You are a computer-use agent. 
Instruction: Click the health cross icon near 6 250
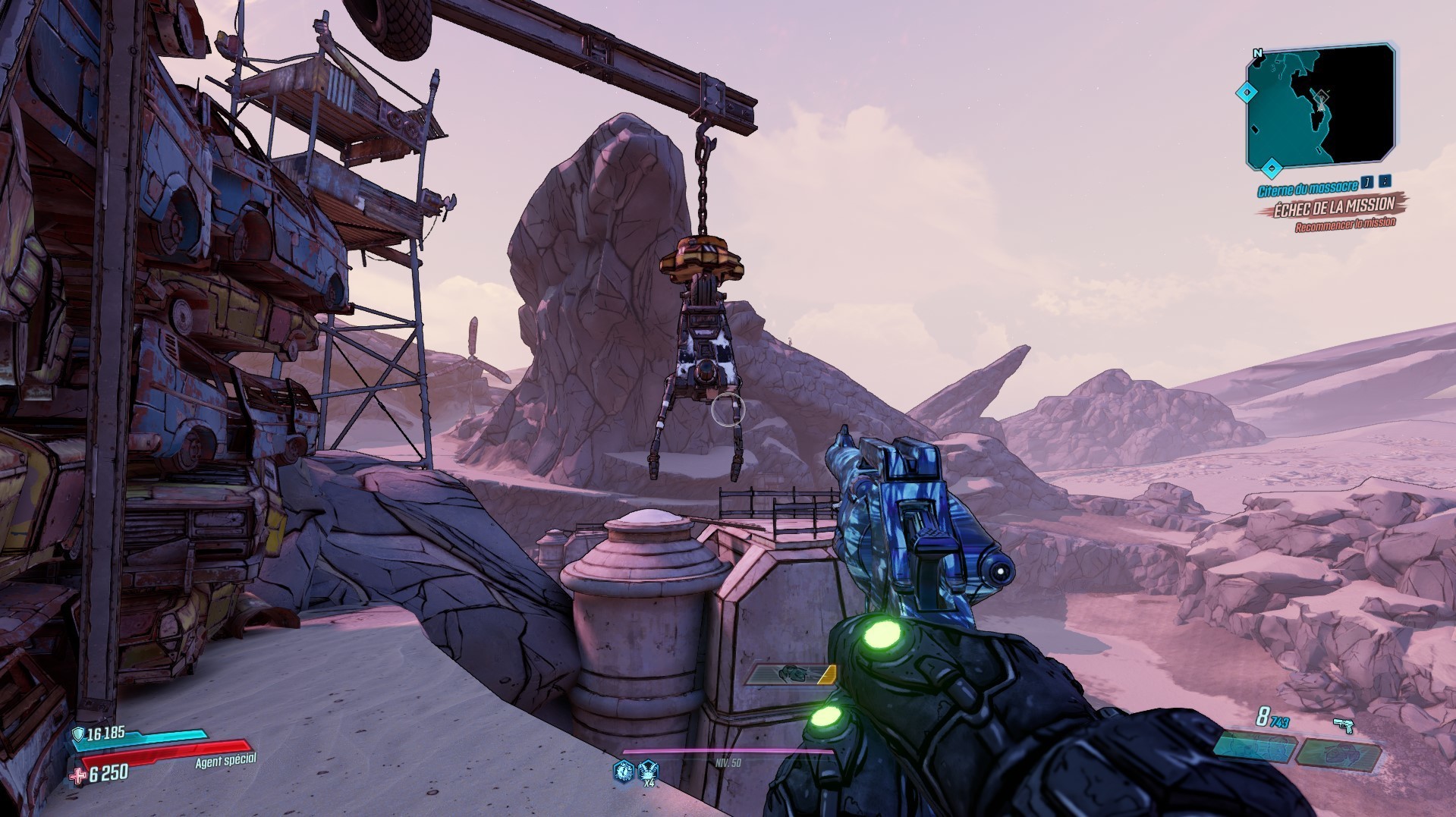click(77, 776)
